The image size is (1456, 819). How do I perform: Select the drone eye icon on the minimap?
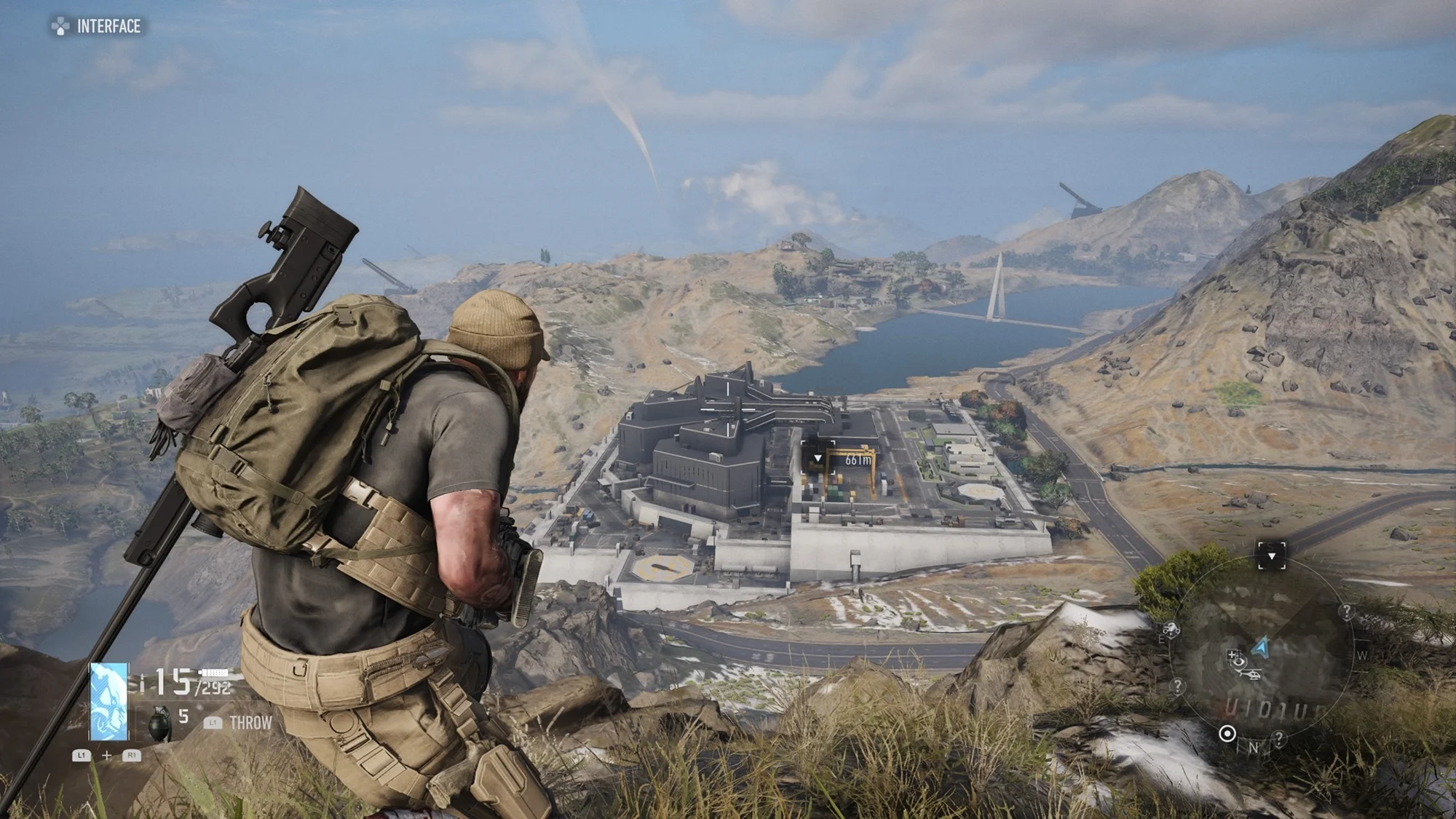1240,662
